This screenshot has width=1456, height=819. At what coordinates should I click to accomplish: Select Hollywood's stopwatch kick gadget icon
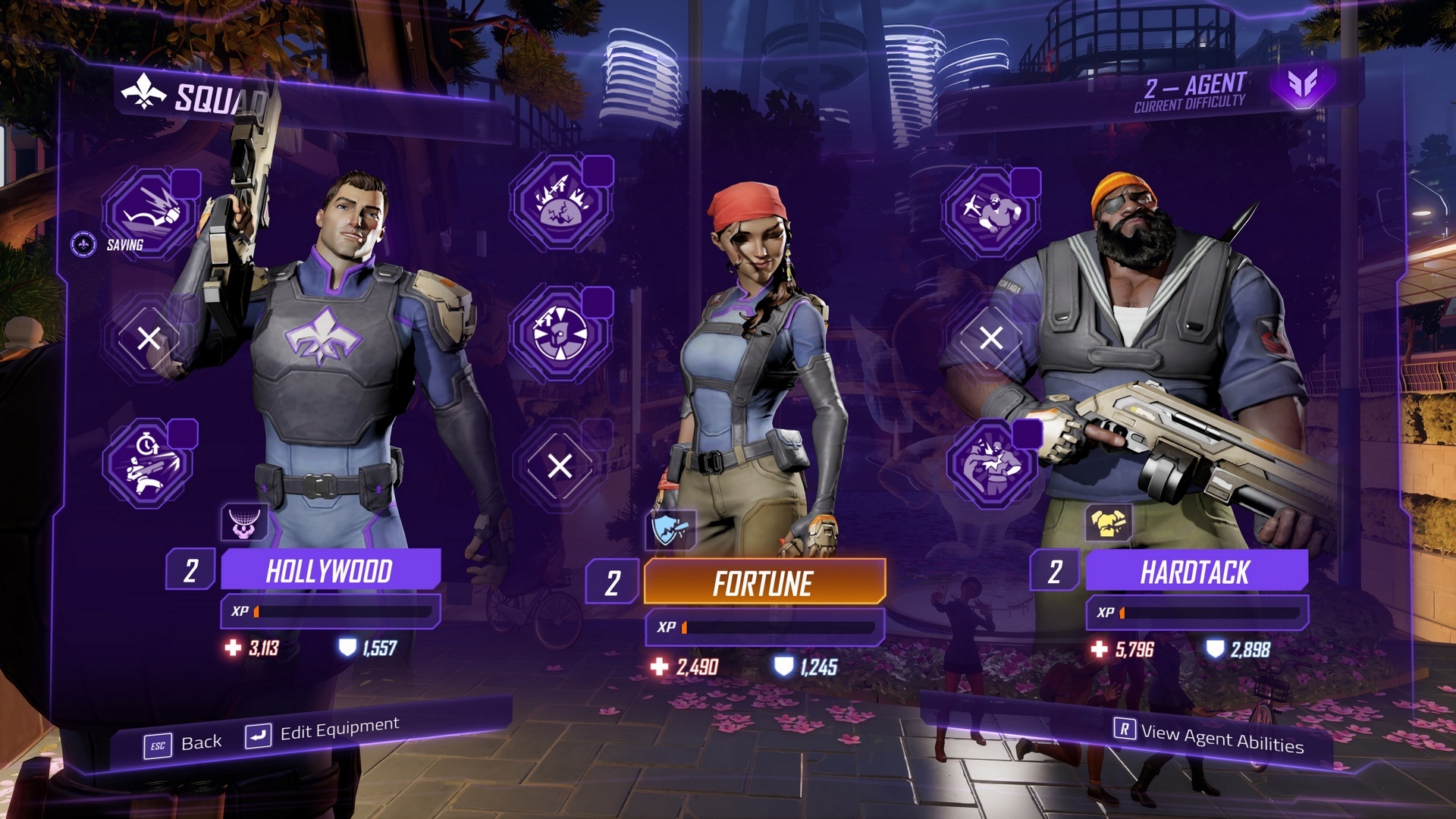tap(149, 463)
